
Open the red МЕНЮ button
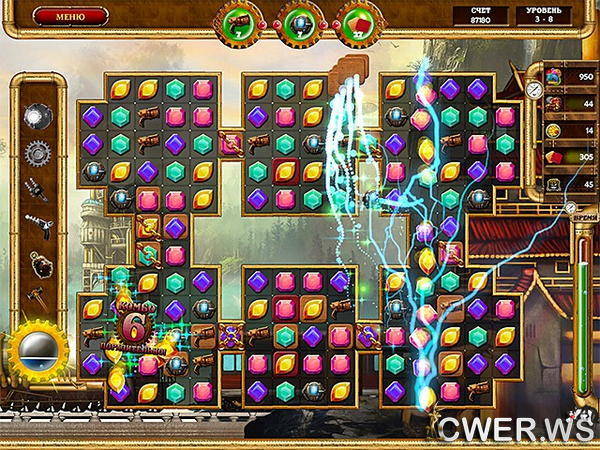(70, 16)
